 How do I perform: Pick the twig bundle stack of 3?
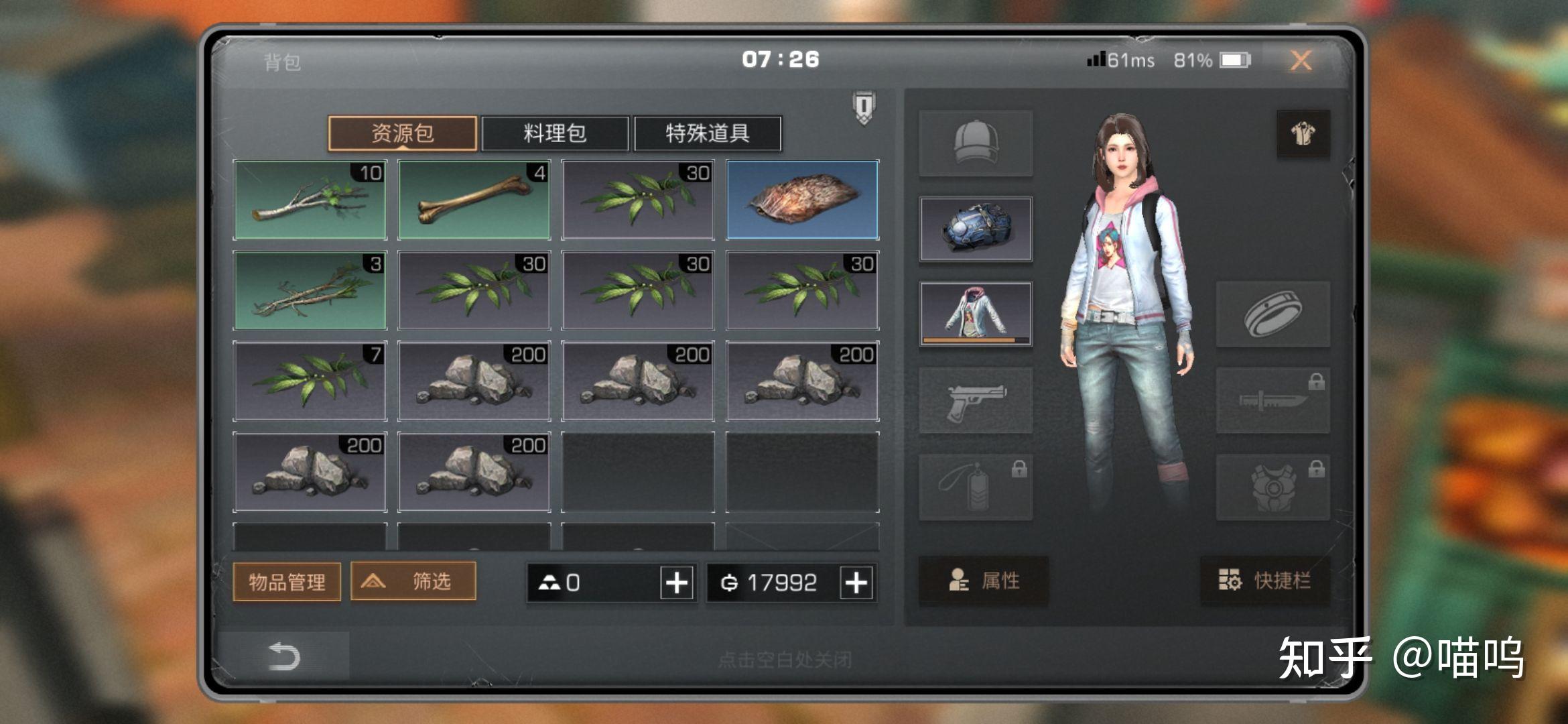[x=310, y=290]
